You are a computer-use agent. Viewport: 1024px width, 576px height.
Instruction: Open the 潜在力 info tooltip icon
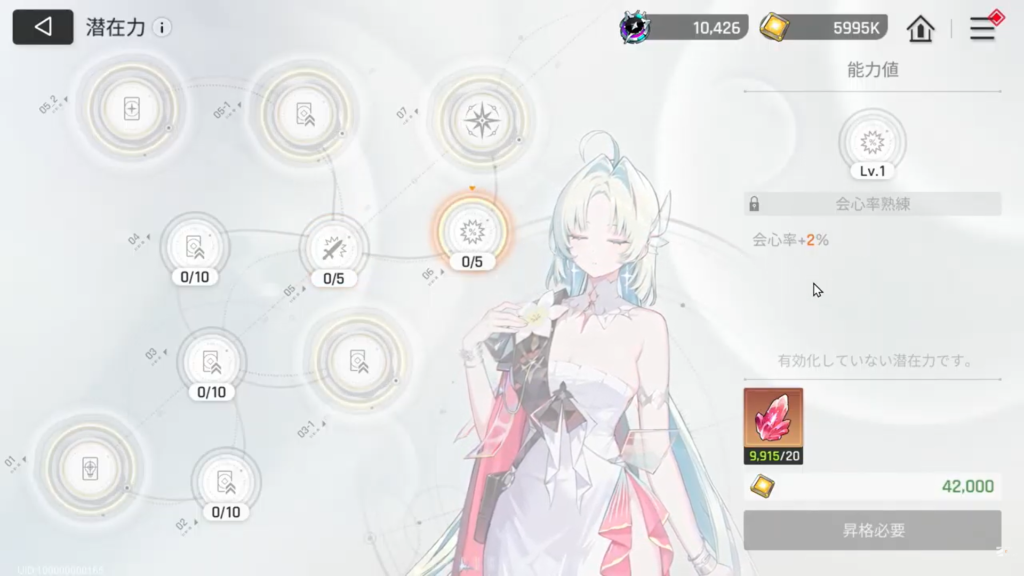[x=162, y=28]
